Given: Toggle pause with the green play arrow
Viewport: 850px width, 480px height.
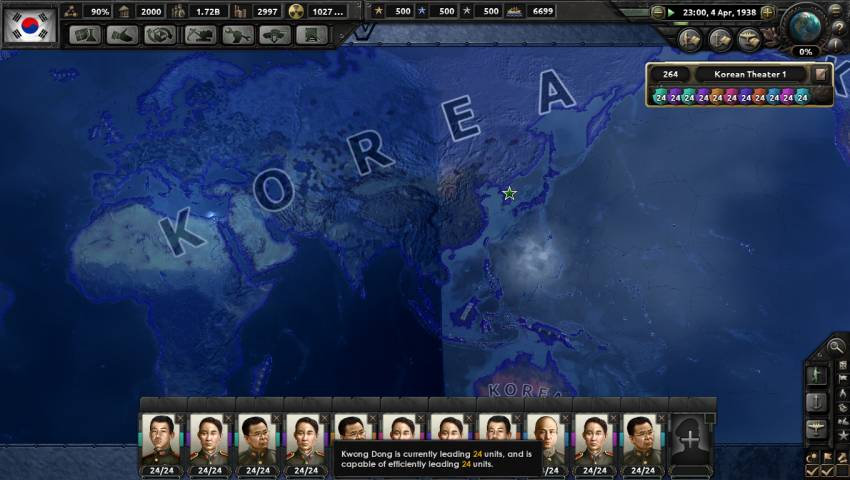Looking at the screenshot, I should point(672,12).
